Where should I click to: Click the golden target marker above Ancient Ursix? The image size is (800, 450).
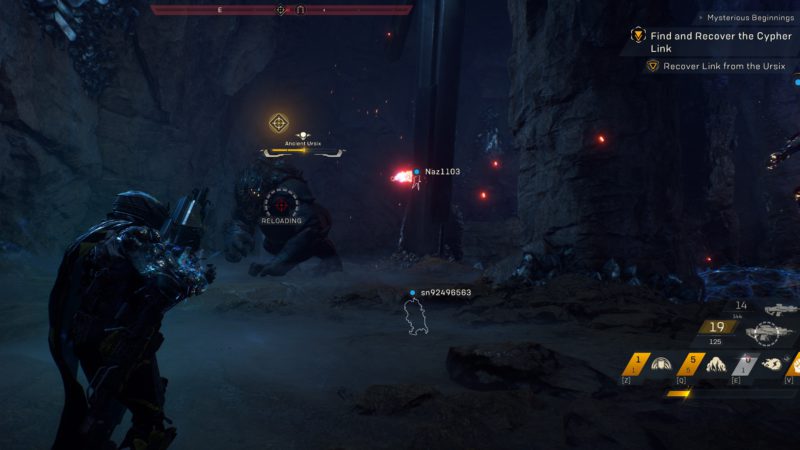279,124
